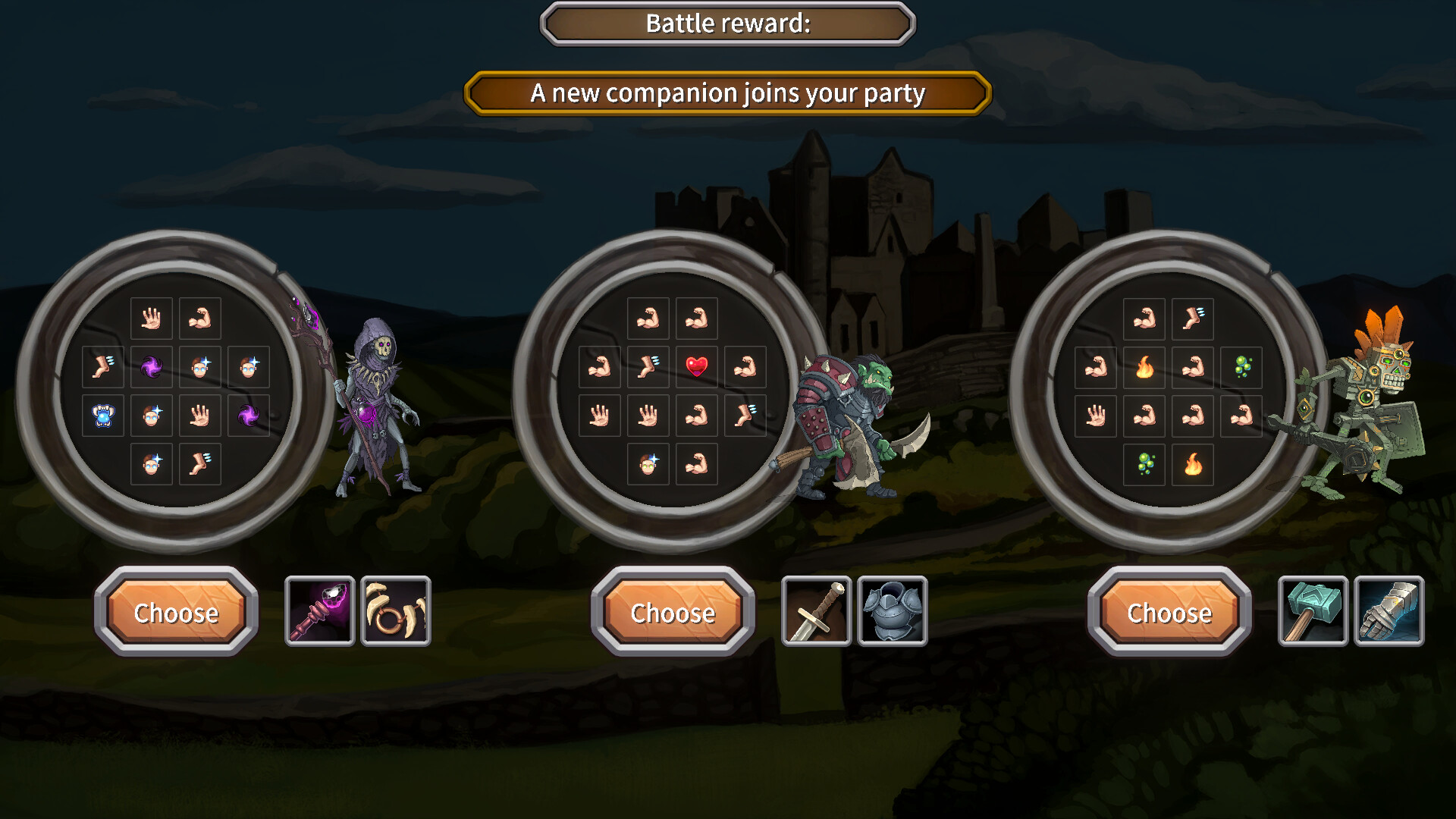This screenshot has width=1456, height=819.
Task: Select a green poison icon in golem's circle
Action: pos(1242,367)
